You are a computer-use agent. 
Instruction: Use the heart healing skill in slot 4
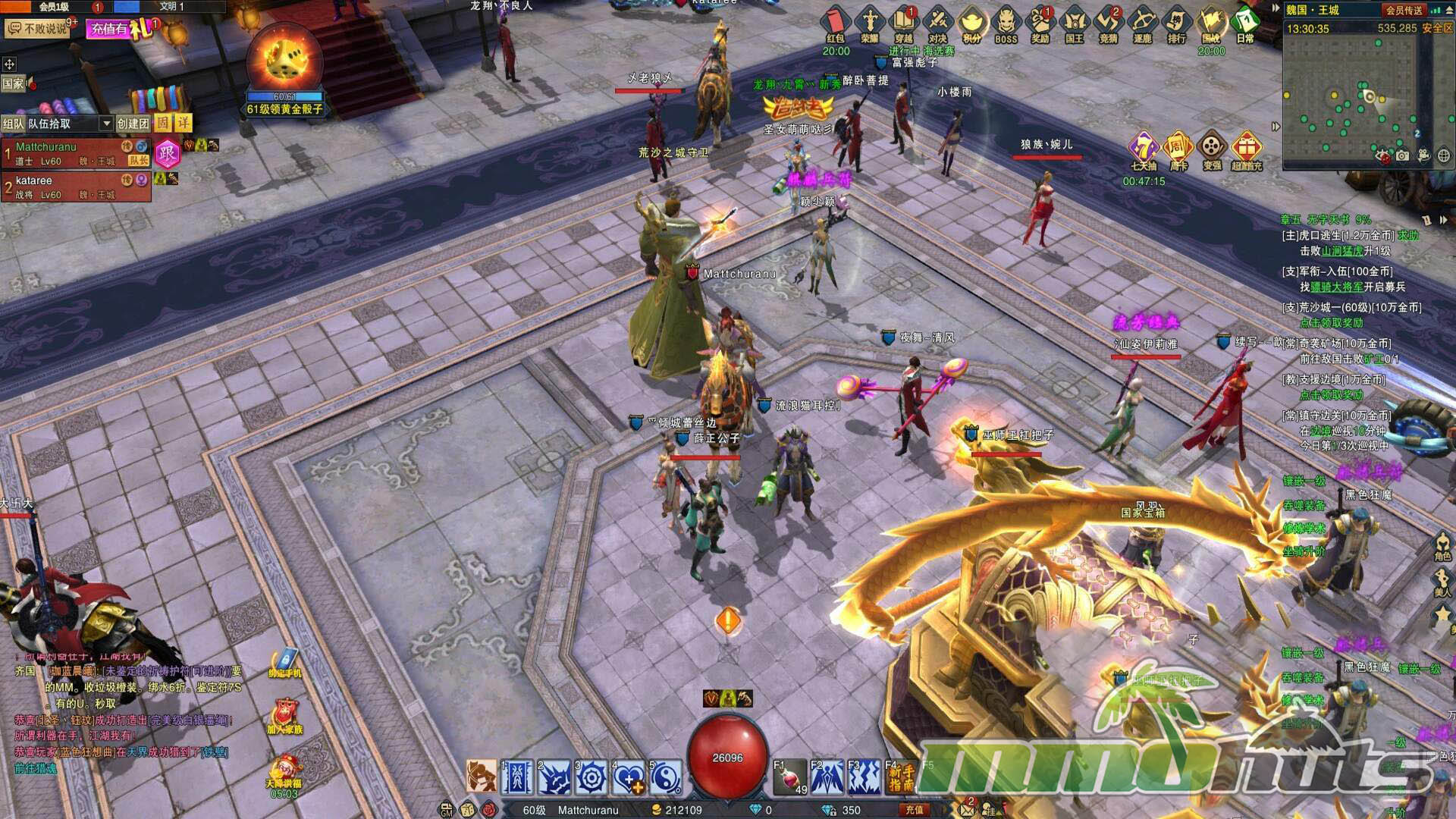pyautogui.click(x=629, y=777)
